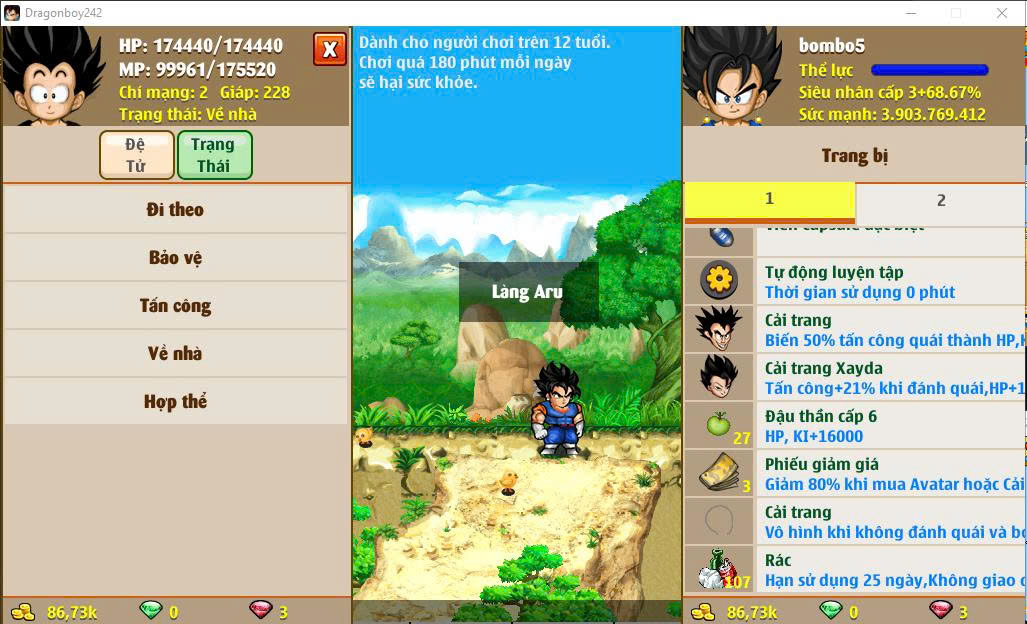Image resolution: width=1027 pixels, height=624 pixels.
Task: Pick the Rác item slot
Action: (860, 570)
